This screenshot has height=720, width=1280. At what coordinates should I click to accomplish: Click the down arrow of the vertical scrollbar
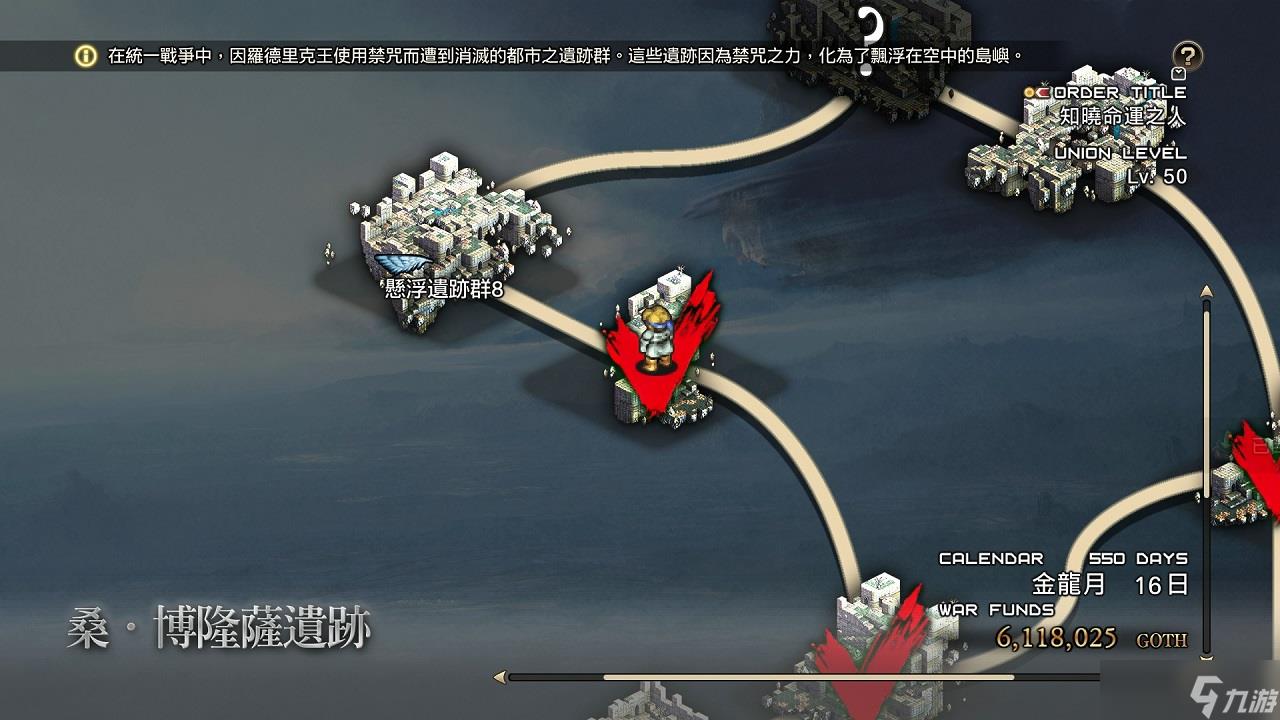pos(1207,658)
